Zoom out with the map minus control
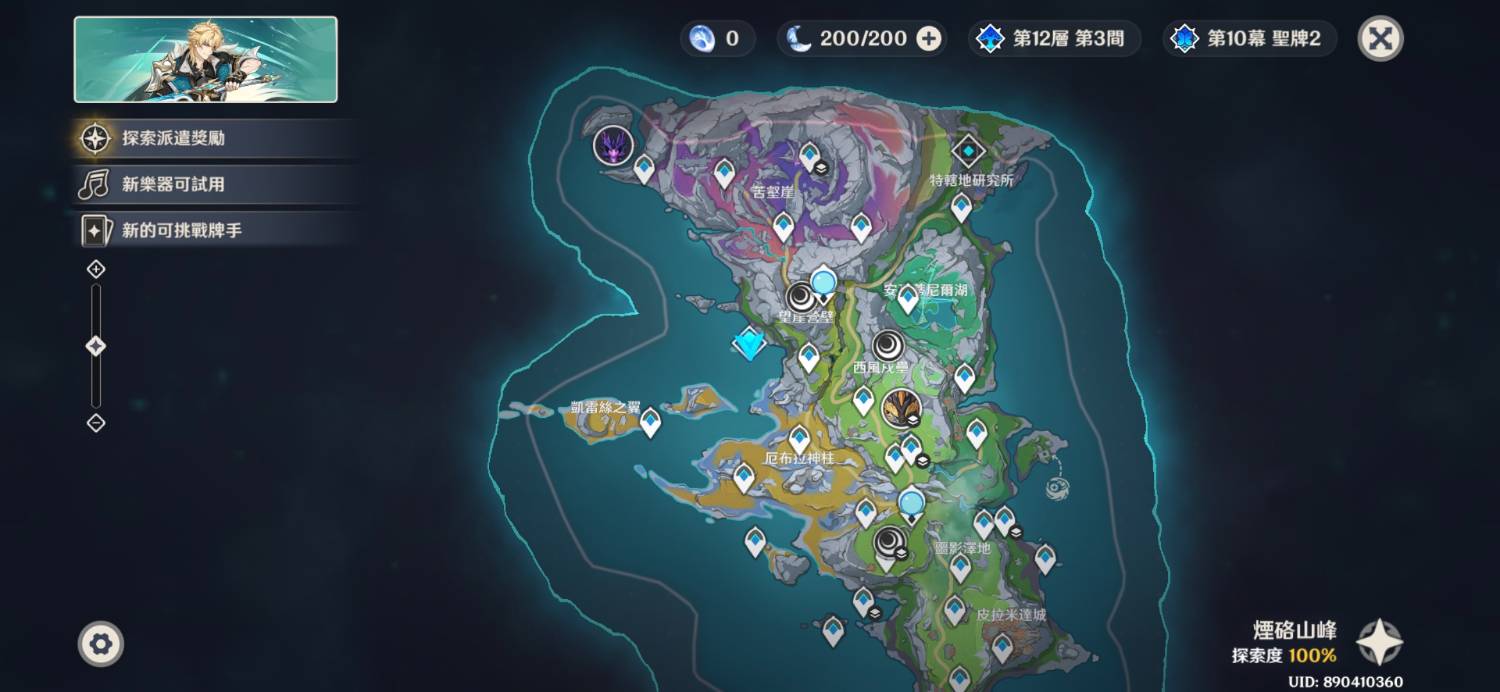The width and height of the screenshot is (1500, 692). pos(96,423)
